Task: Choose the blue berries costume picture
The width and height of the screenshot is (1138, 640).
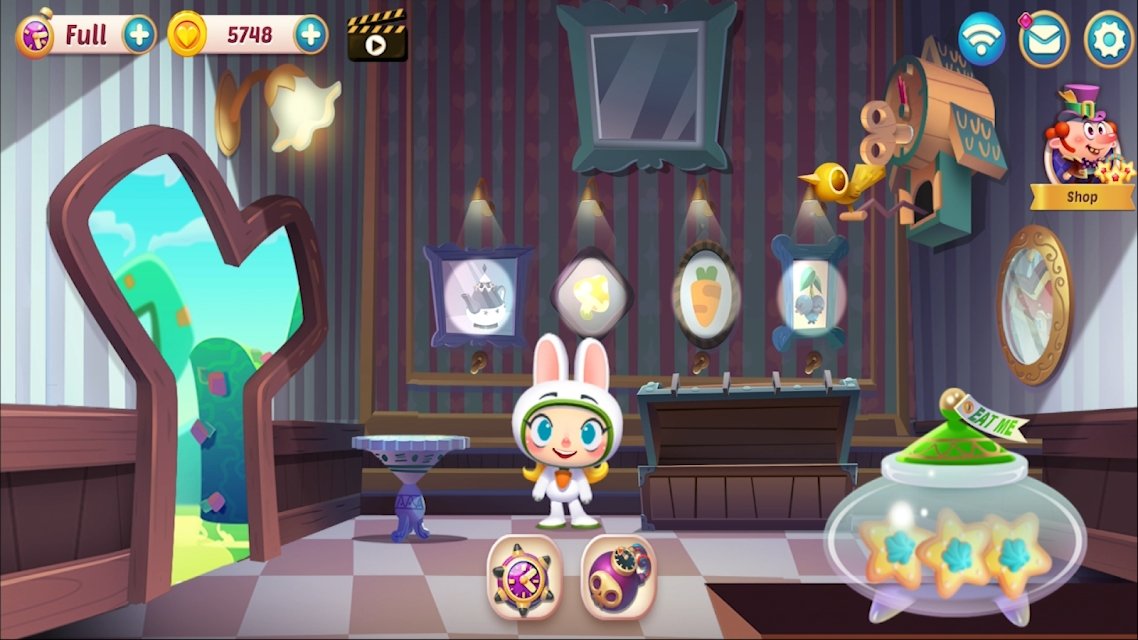Action: click(810, 296)
